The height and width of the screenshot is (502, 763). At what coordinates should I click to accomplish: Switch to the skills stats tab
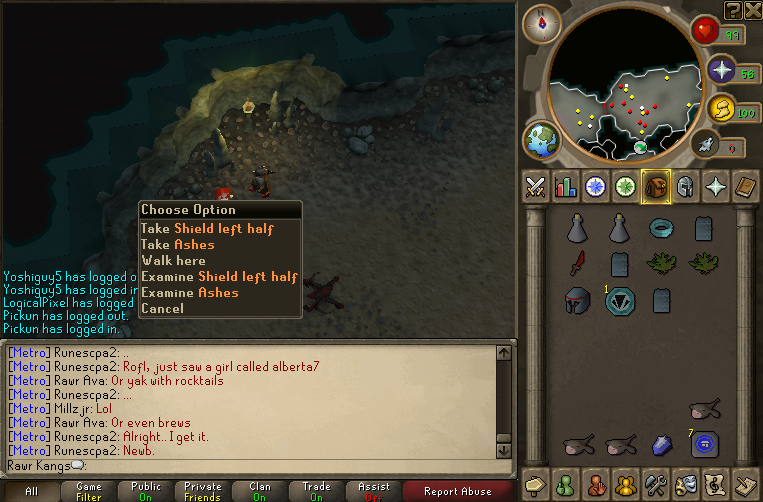coord(565,187)
